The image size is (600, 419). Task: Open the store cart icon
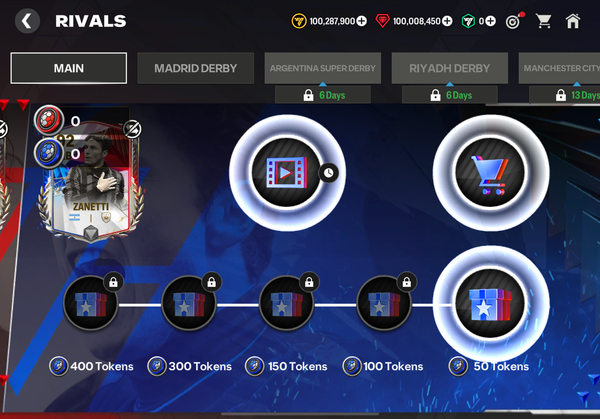(543, 20)
